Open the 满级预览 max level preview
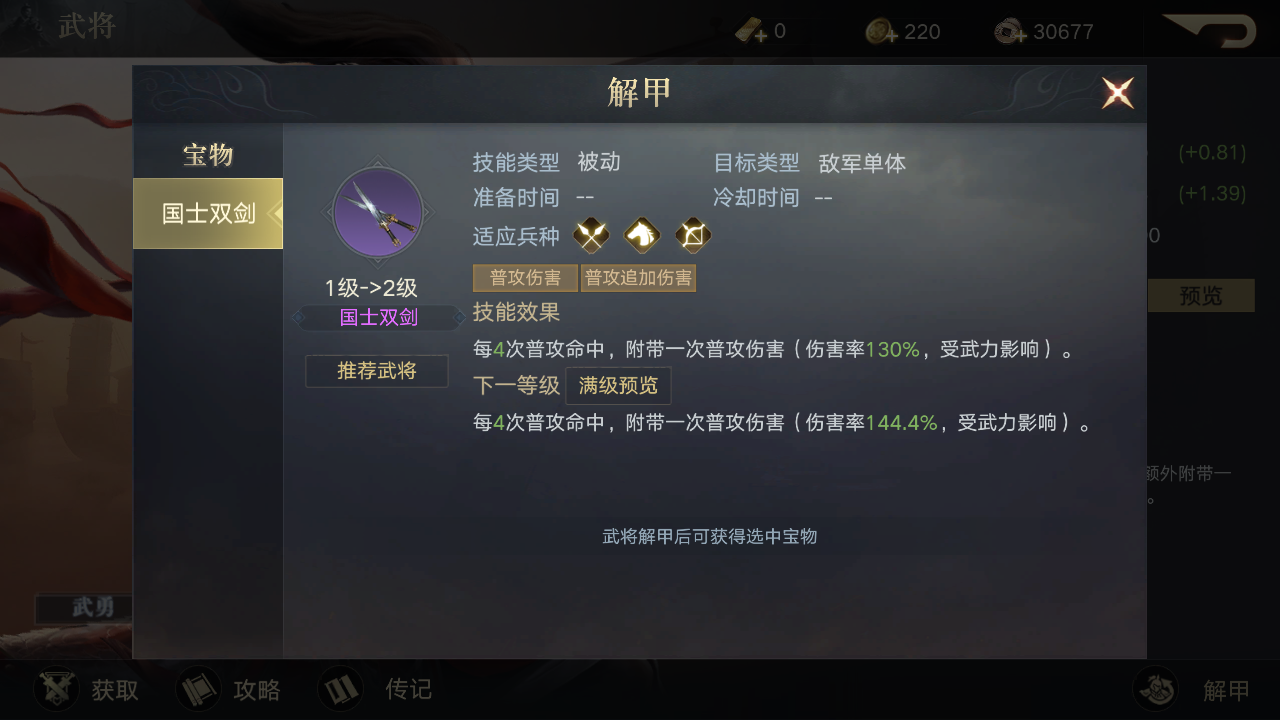Screen dimensions: 1280x720 618,386
